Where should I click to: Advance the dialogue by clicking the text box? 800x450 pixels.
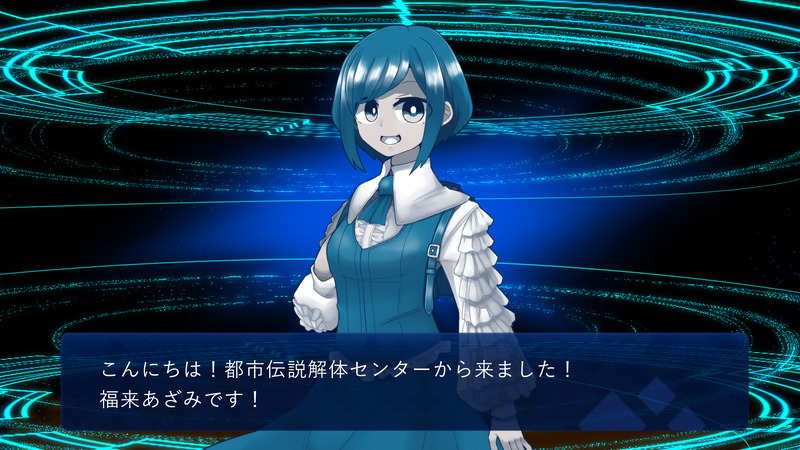[404, 383]
